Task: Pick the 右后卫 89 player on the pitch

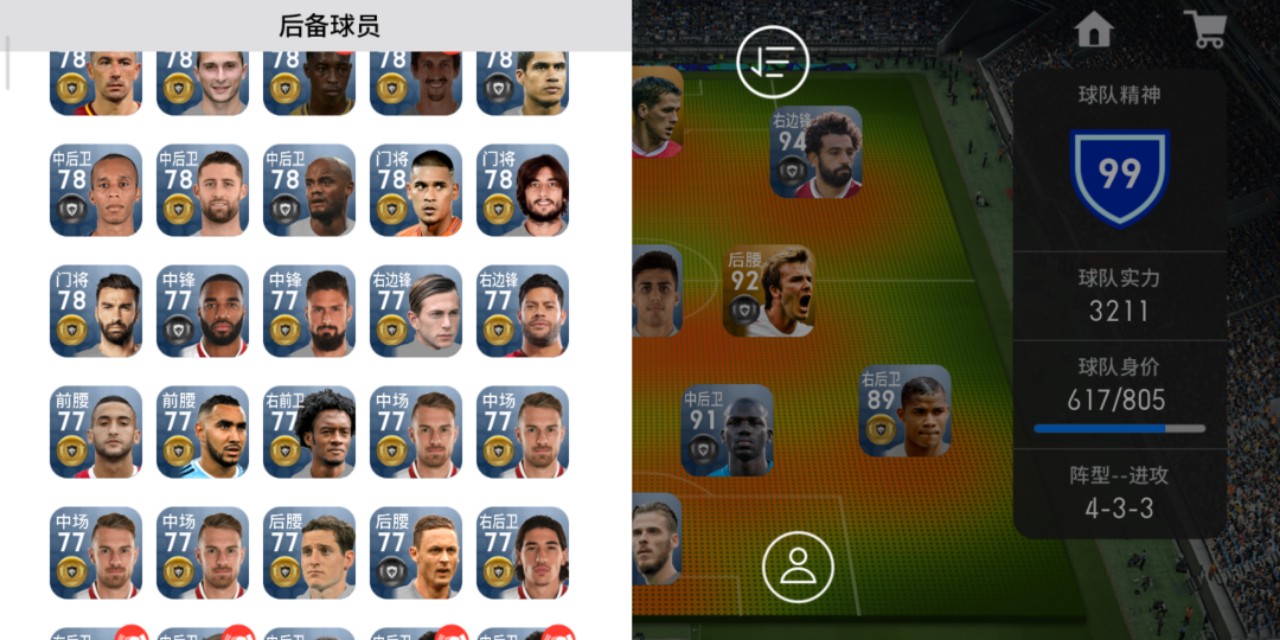Action: 905,410
